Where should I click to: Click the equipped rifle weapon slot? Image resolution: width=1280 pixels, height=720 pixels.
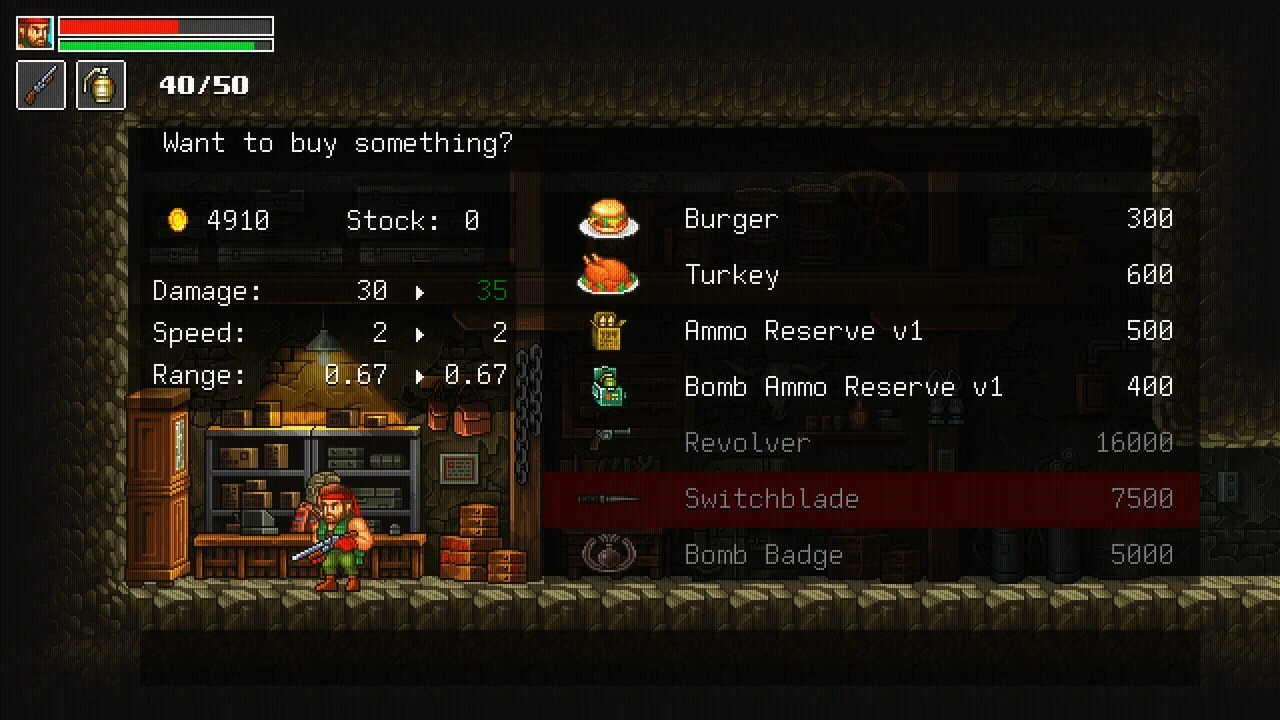(41, 85)
